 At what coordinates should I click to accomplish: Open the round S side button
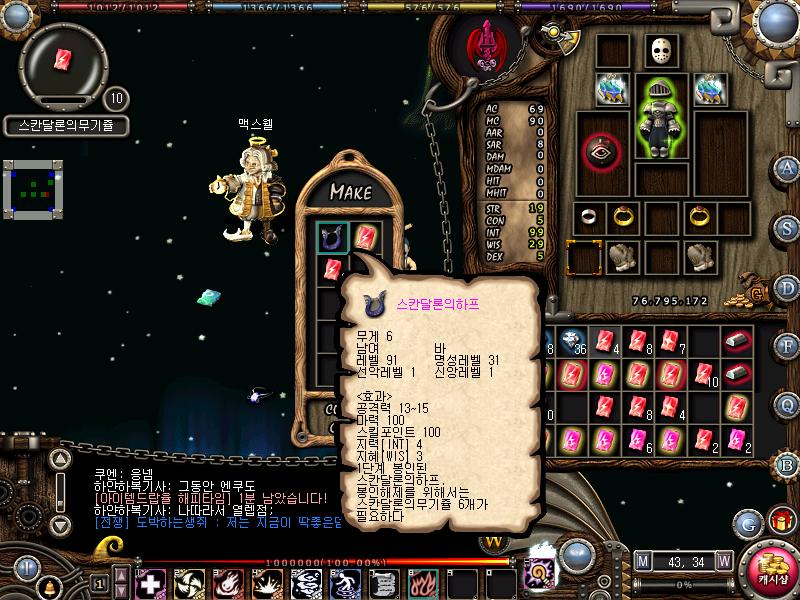pyautogui.click(x=788, y=227)
